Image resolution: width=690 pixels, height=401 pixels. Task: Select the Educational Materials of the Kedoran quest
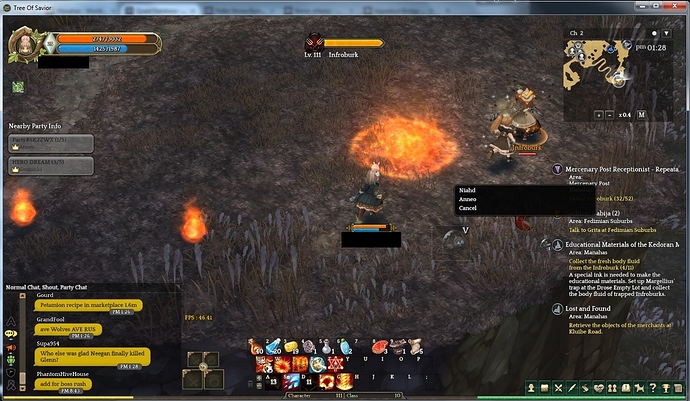(622, 244)
